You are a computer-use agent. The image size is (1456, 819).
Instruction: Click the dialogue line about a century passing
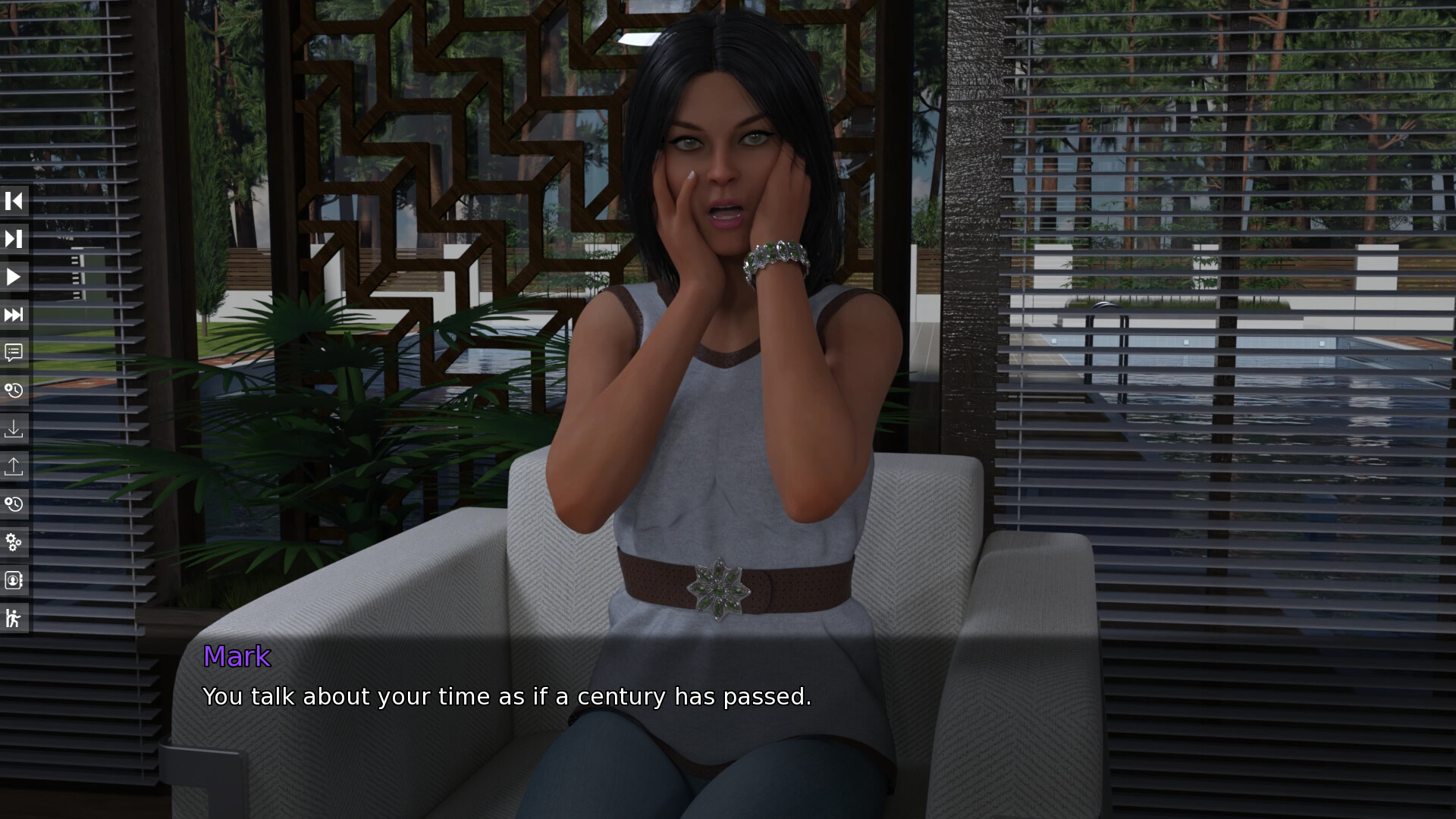[x=507, y=696]
